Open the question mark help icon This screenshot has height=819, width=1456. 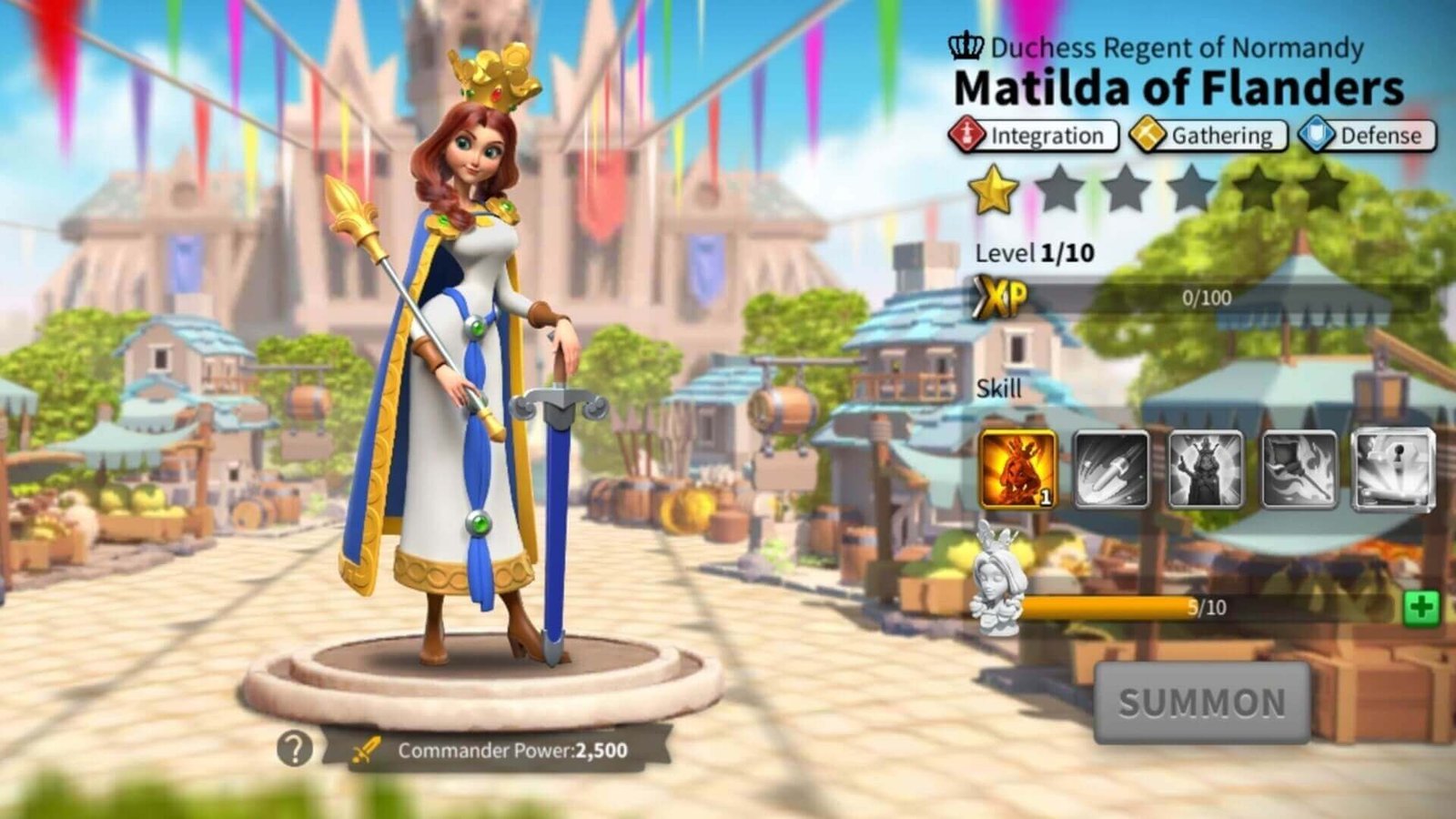point(294,749)
